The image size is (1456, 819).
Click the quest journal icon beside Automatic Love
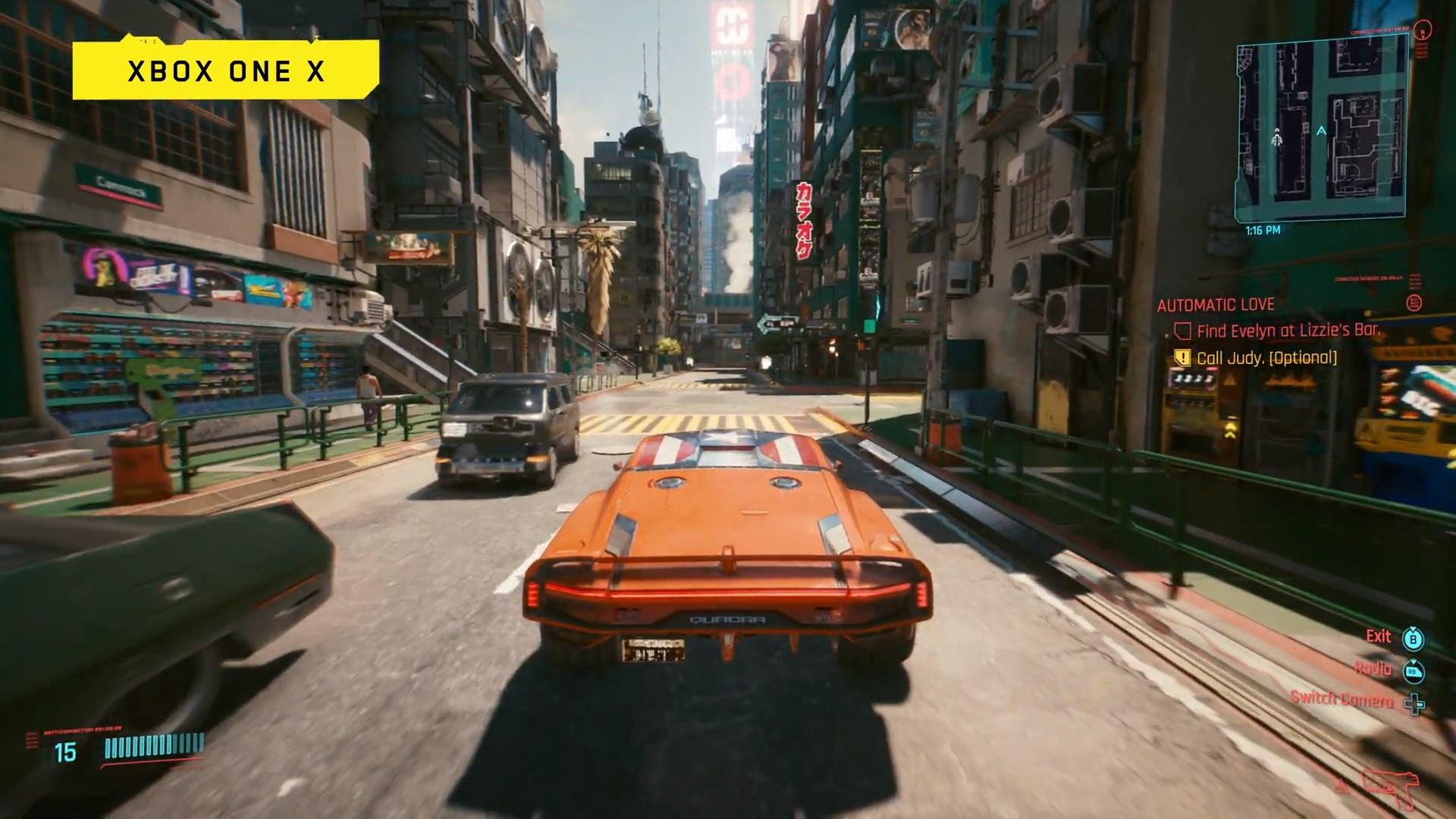pos(1414,303)
